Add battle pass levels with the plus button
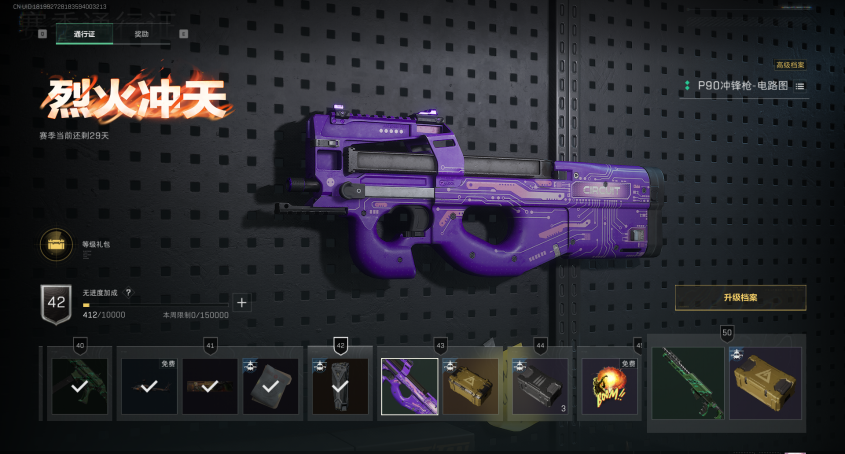 (x=241, y=302)
